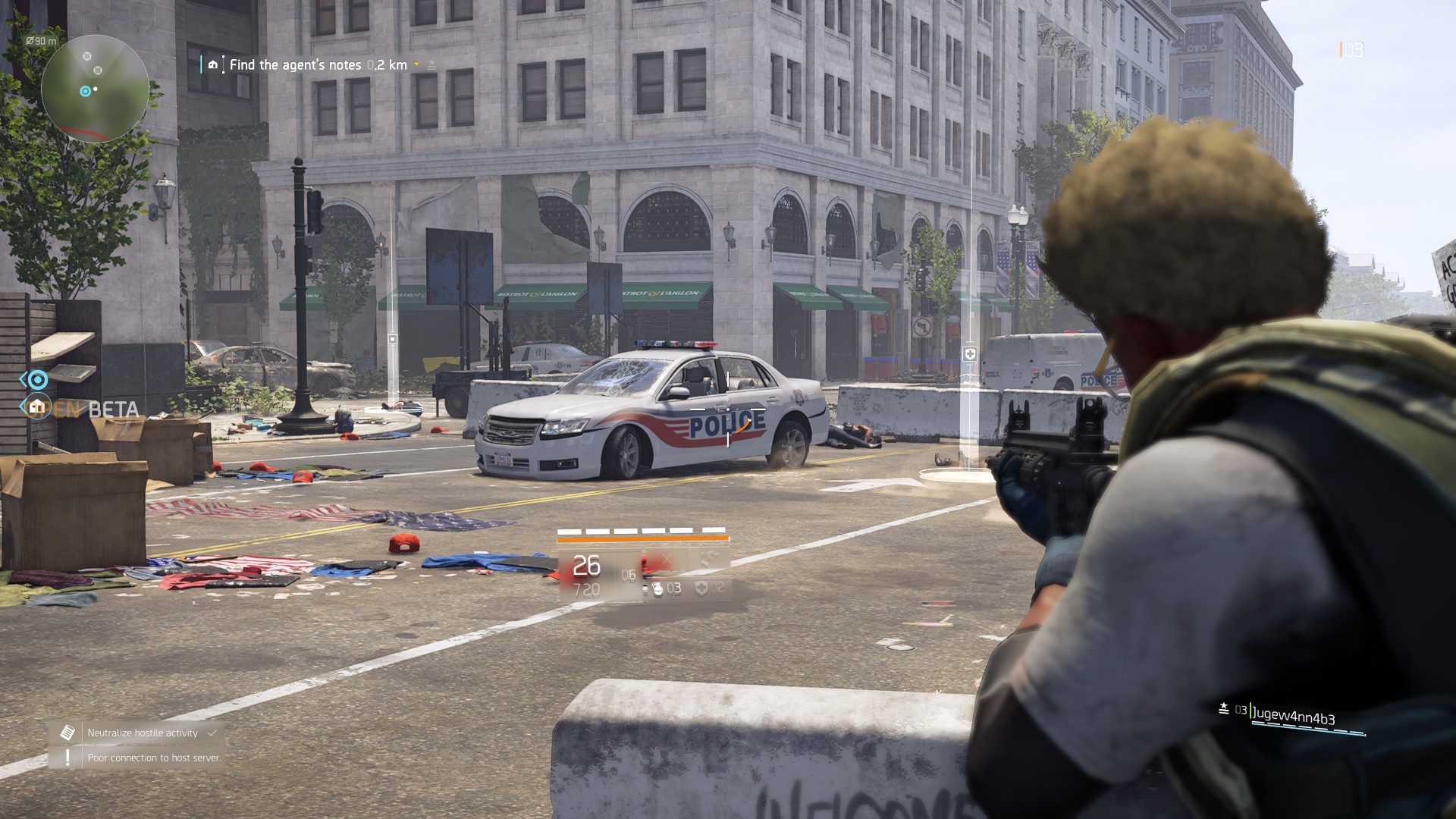Screen dimensions: 1456x819
Task: Use the armor kit shield icon
Action: (702, 588)
